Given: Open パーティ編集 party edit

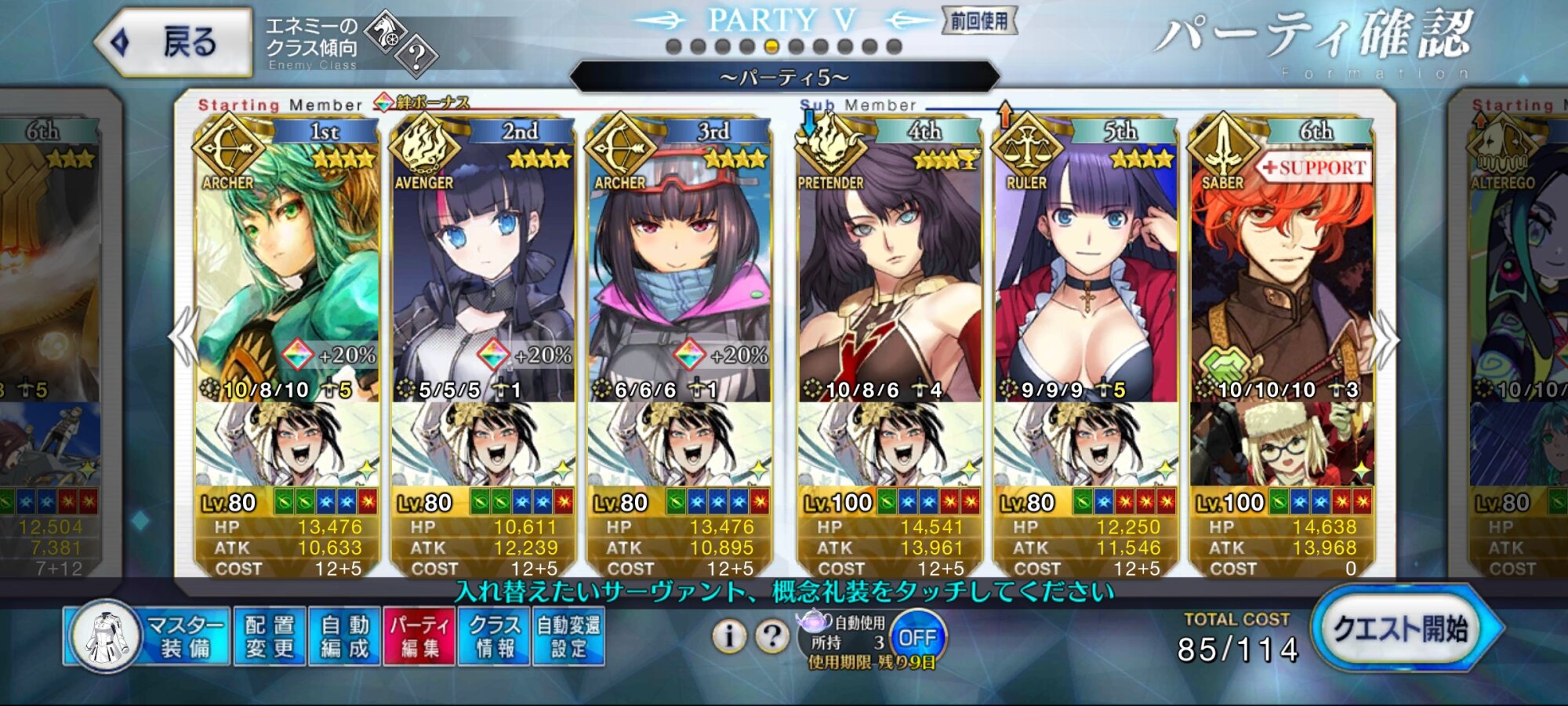Looking at the screenshot, I should (419, 636).
